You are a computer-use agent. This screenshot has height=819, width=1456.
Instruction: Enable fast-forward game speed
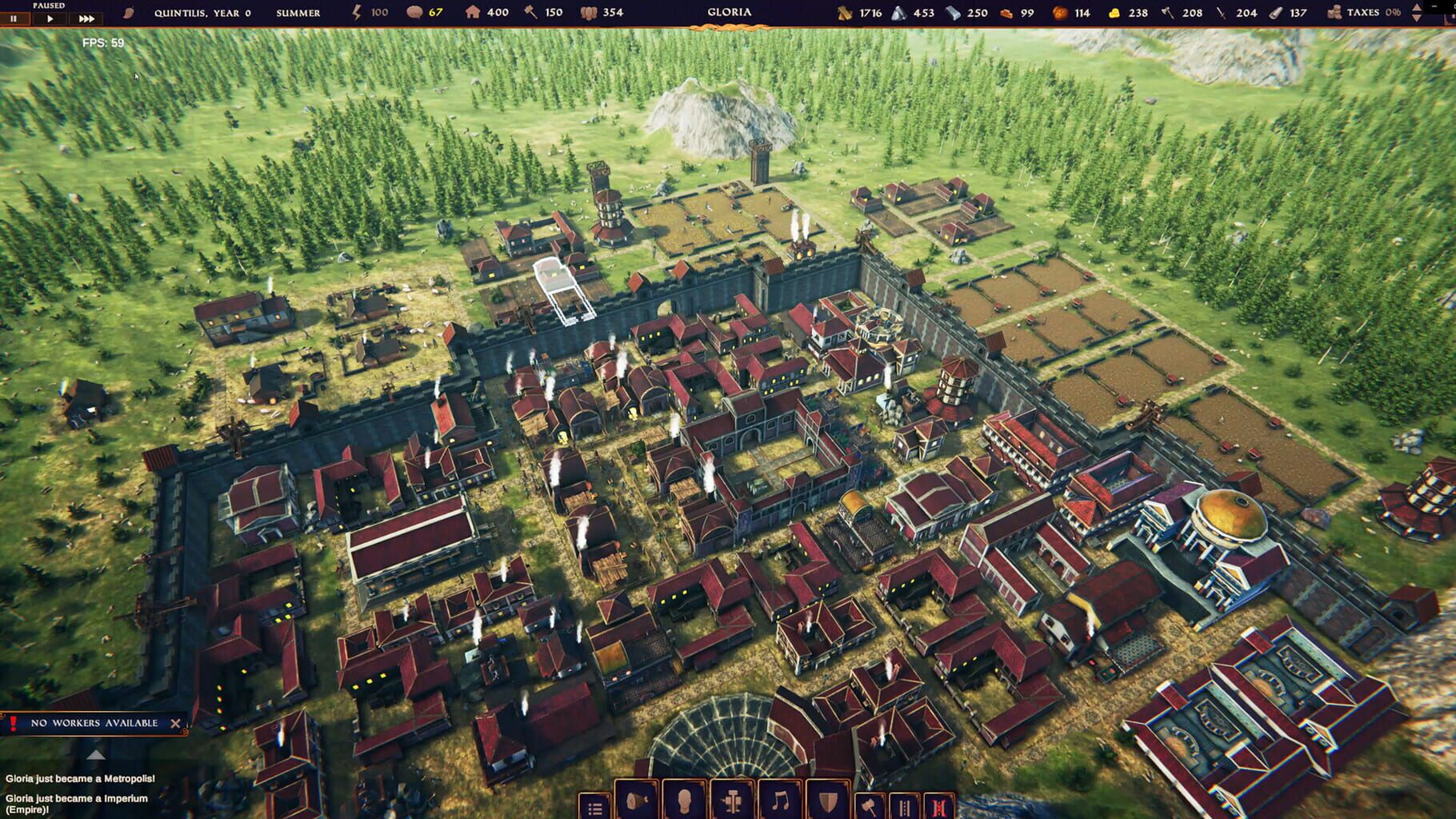tap(86, 17)
